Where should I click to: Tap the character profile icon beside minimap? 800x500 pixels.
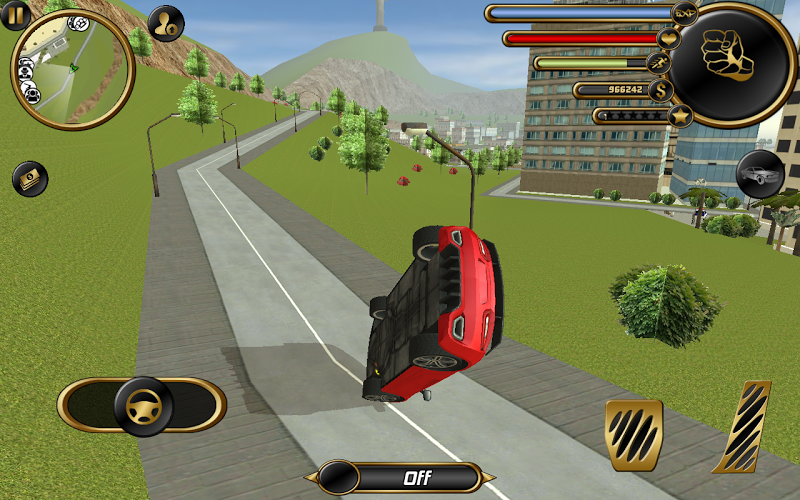pyautogui.click(x=166, y=23)
